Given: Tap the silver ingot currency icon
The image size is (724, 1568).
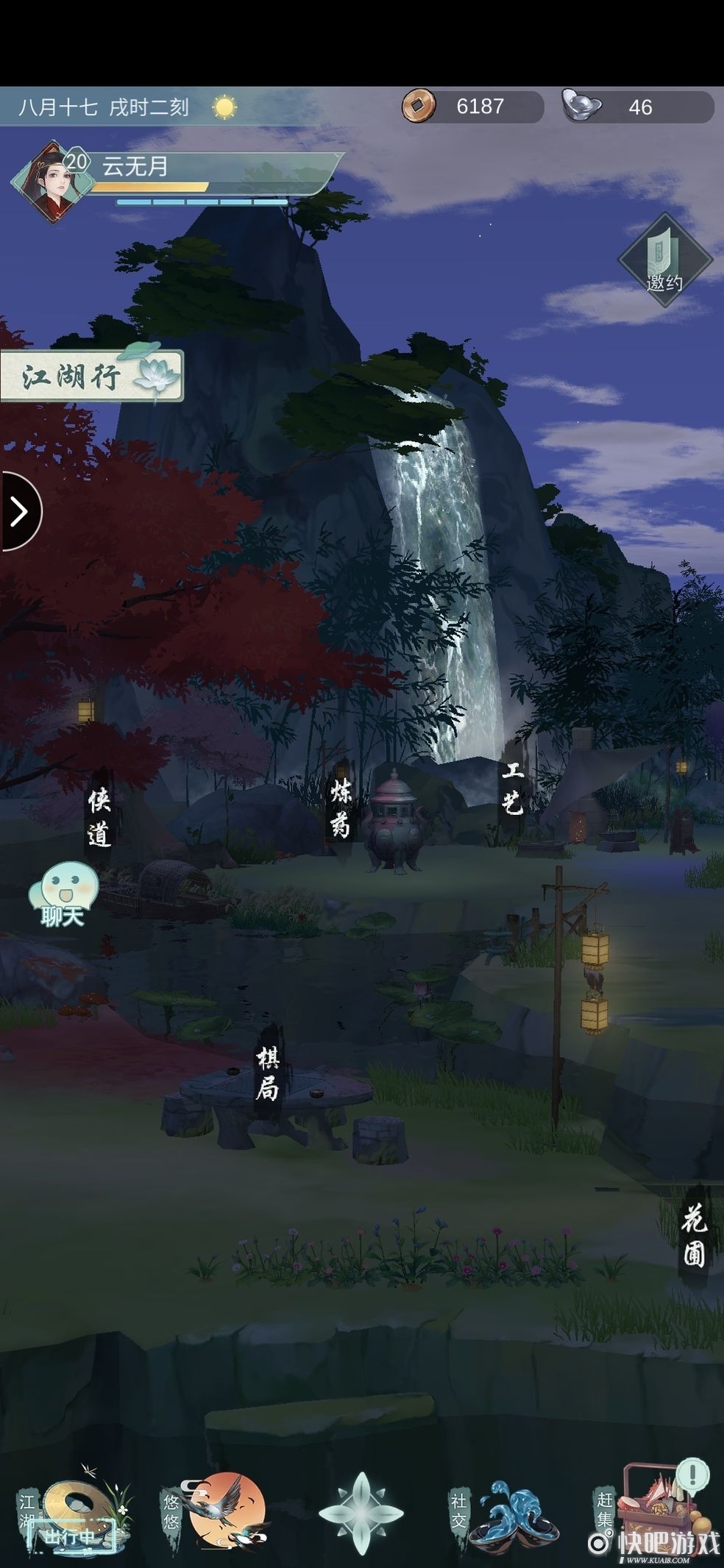Looking at the screenshot, I should click(x=581, y=105).
